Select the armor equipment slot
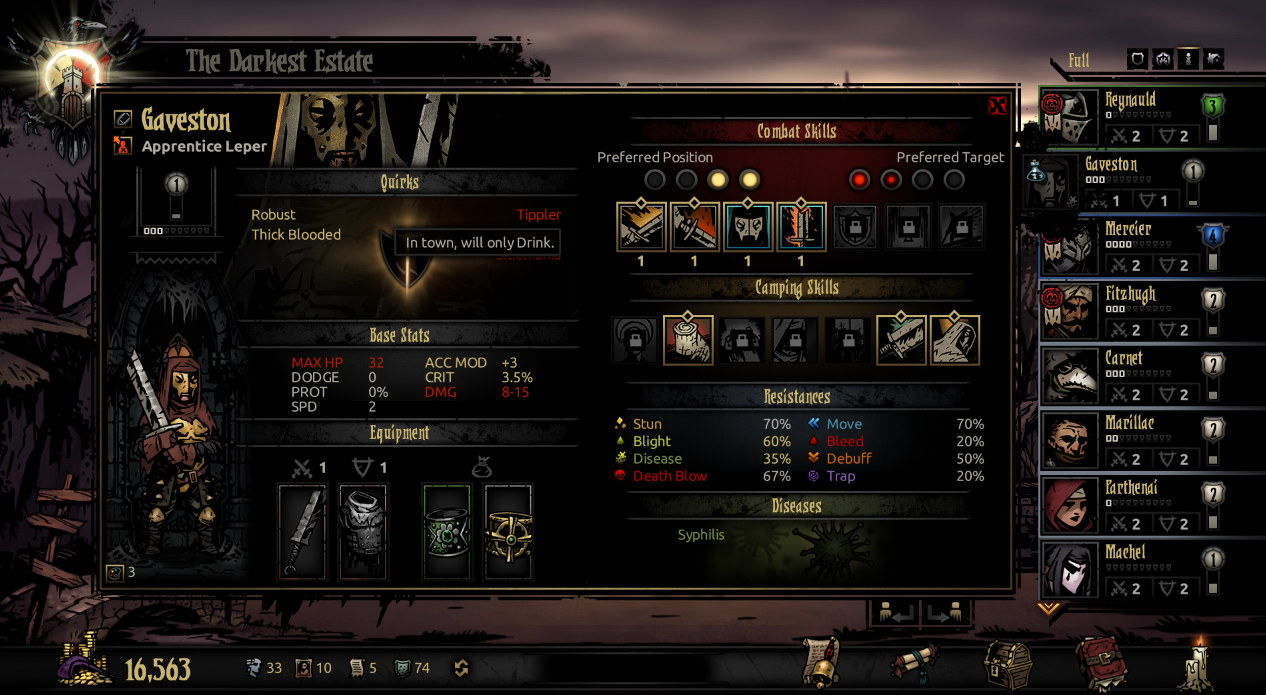1266x695 pixels. point(364,531)
